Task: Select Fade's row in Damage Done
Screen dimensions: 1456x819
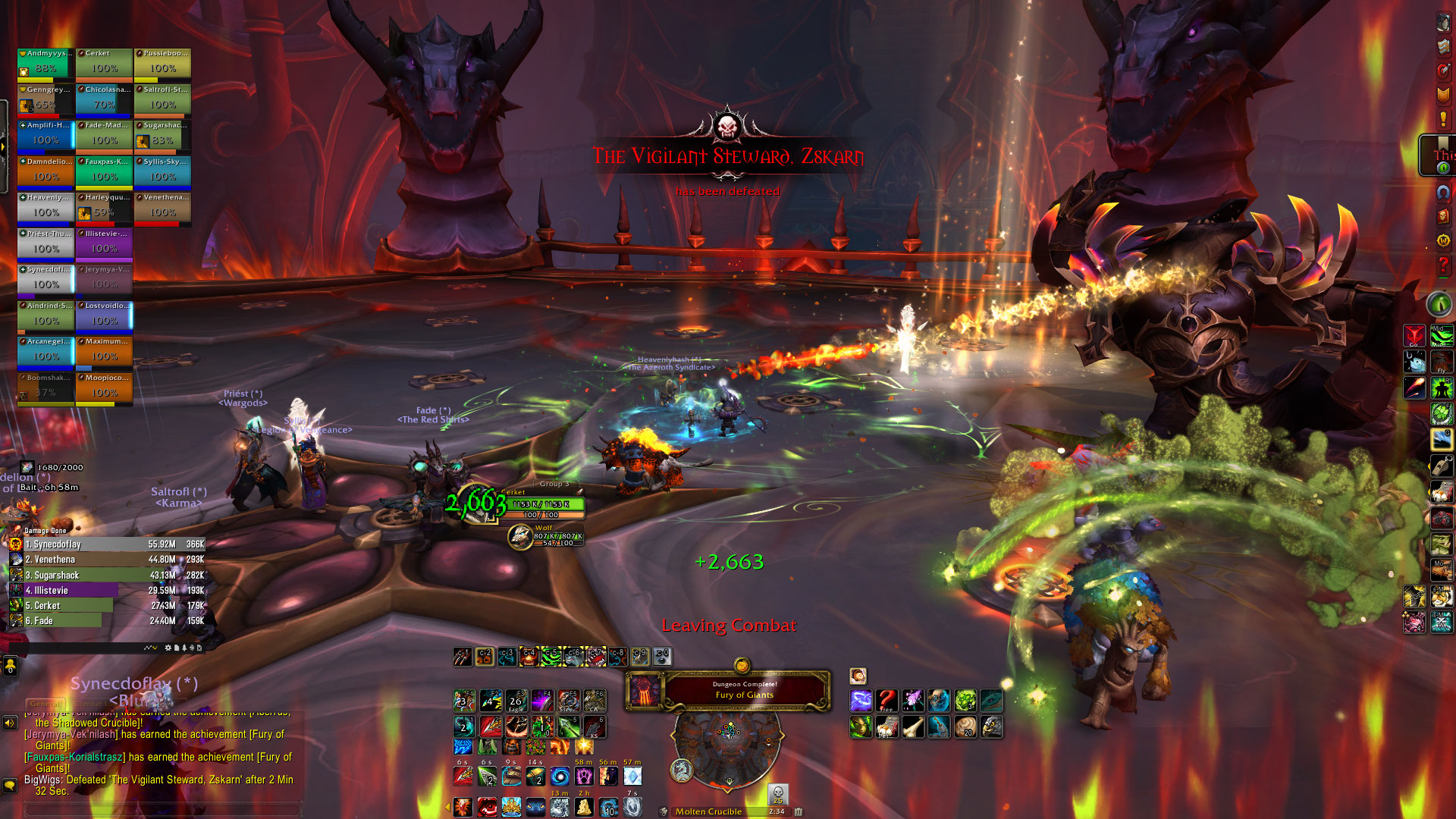Action: click(x=106, y=621)
